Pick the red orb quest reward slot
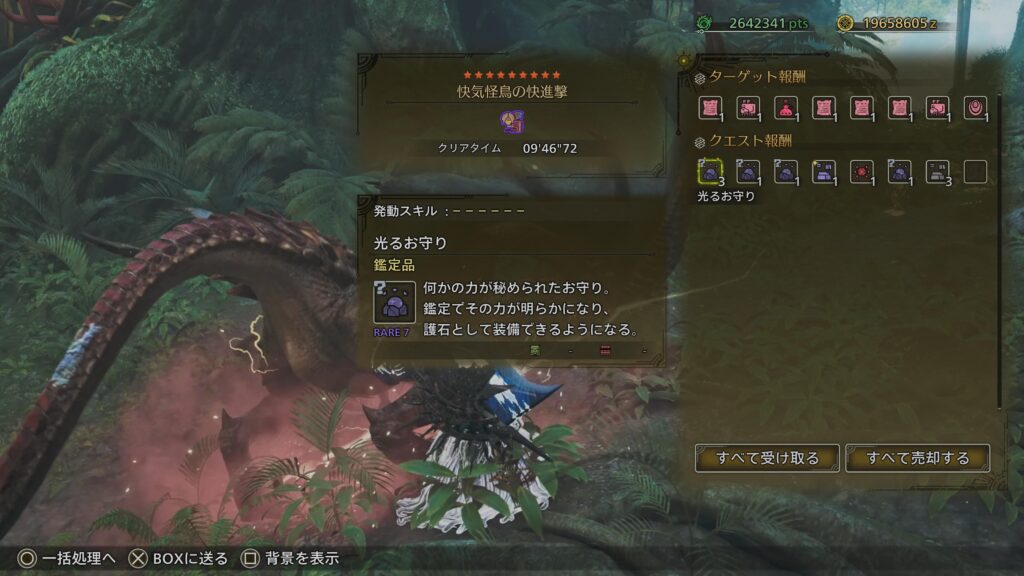 pyautogui.click(x=862, y=172)
